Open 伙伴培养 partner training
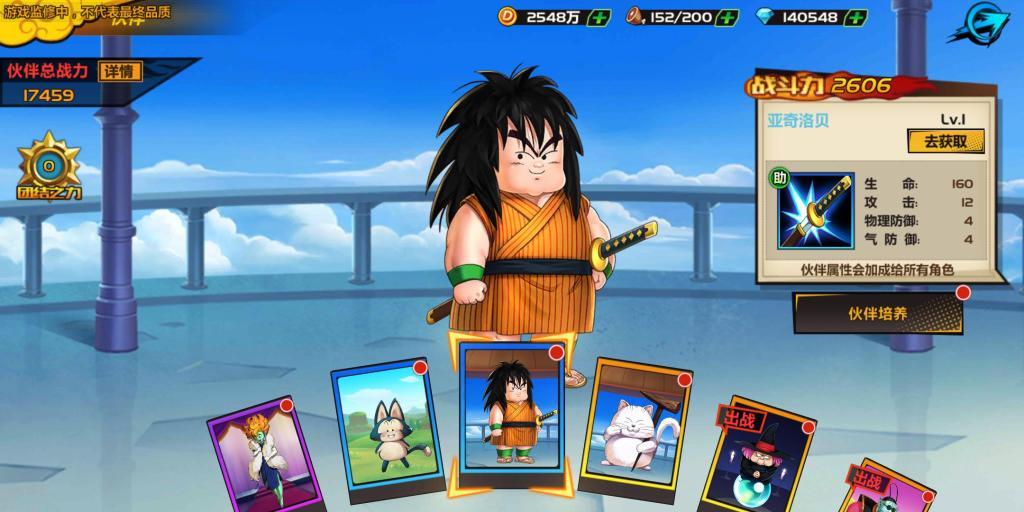This screenshot has height=512, width=1024. coord(878,313)
